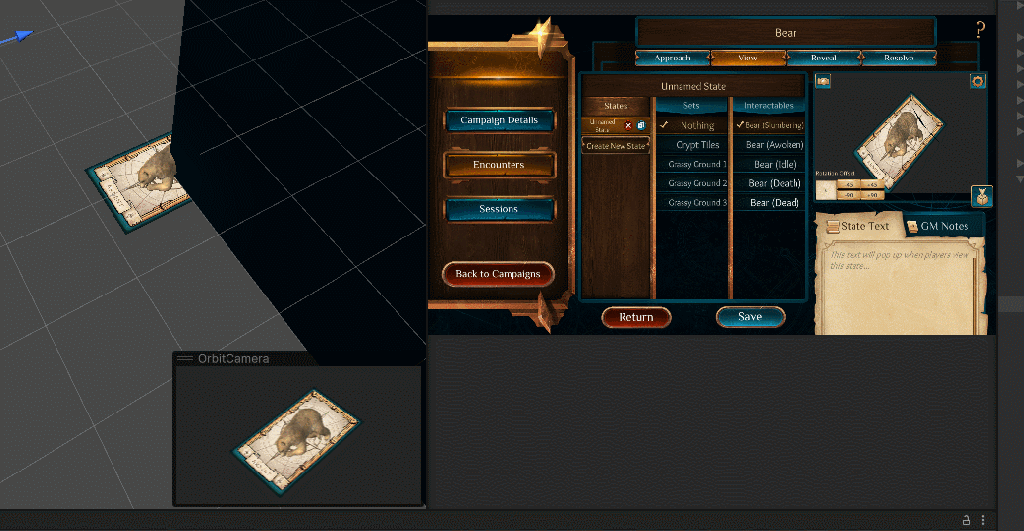
Task: Select the Encounters menu button
Action: (499, 165)
